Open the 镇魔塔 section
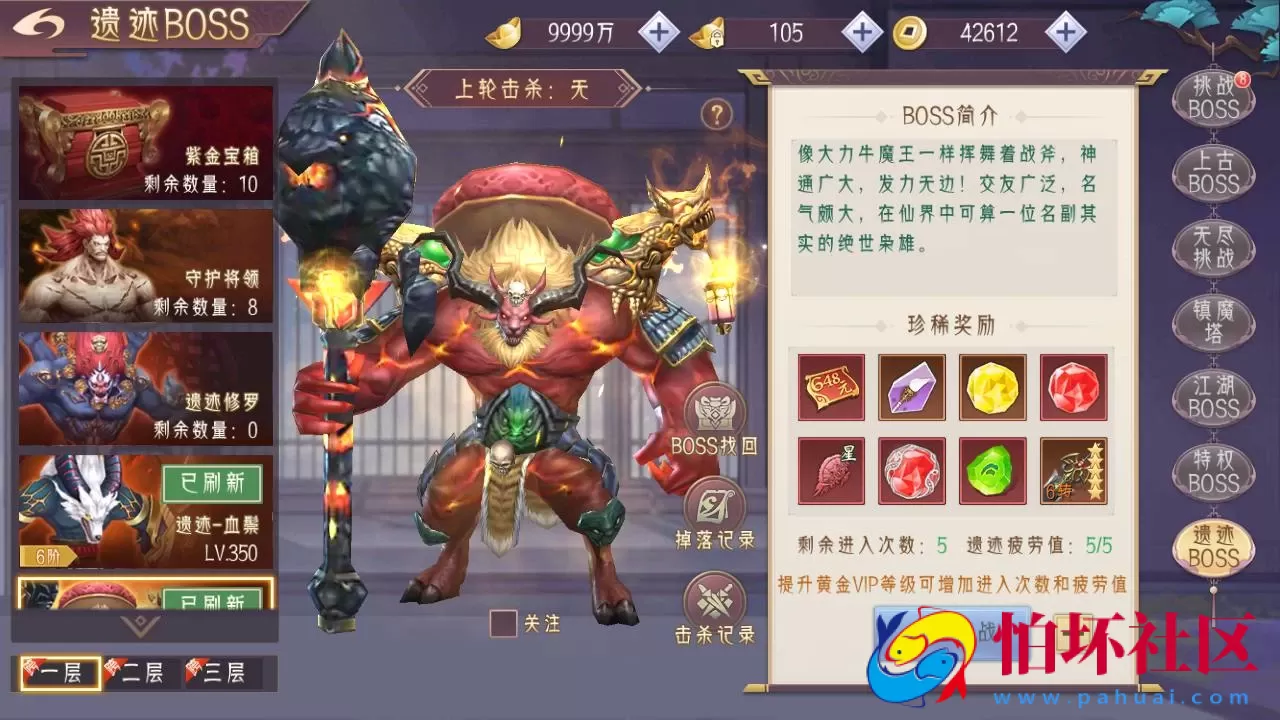The height and width of the screenshot is (720, 1280). point(1212,322)
